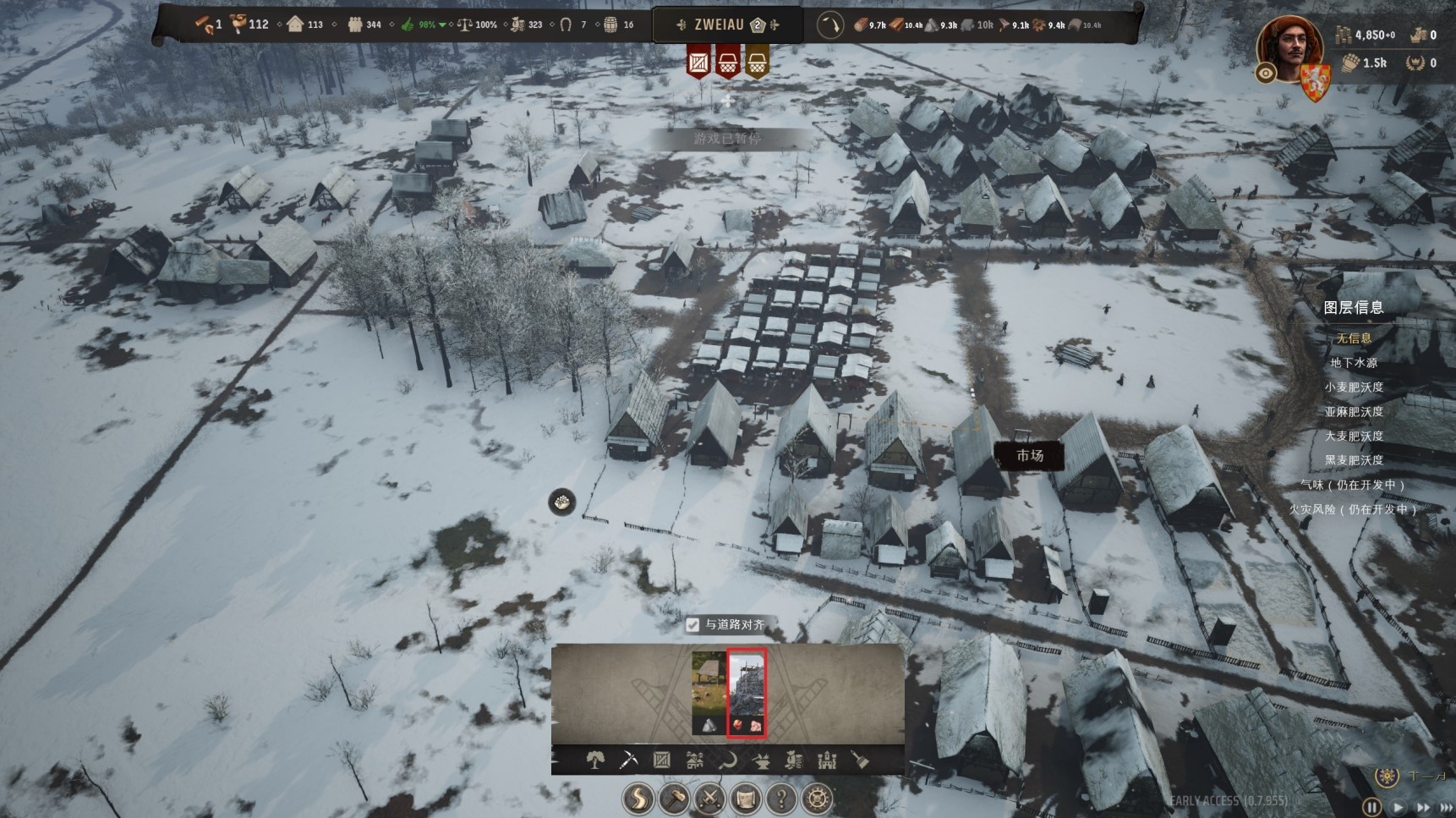Open the crossed swords army menu
Viewport: 1456px width, 818px height.
coord(709,799)
